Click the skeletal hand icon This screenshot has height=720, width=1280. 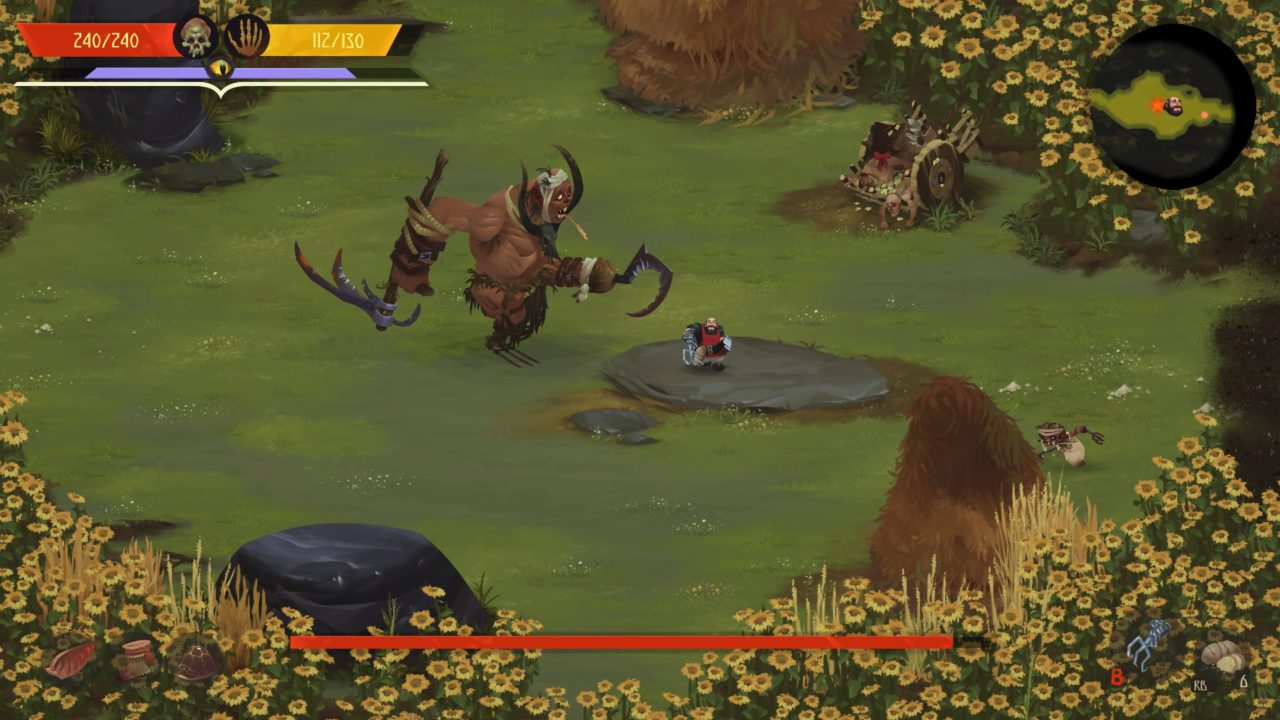click(x=246, y=38)
